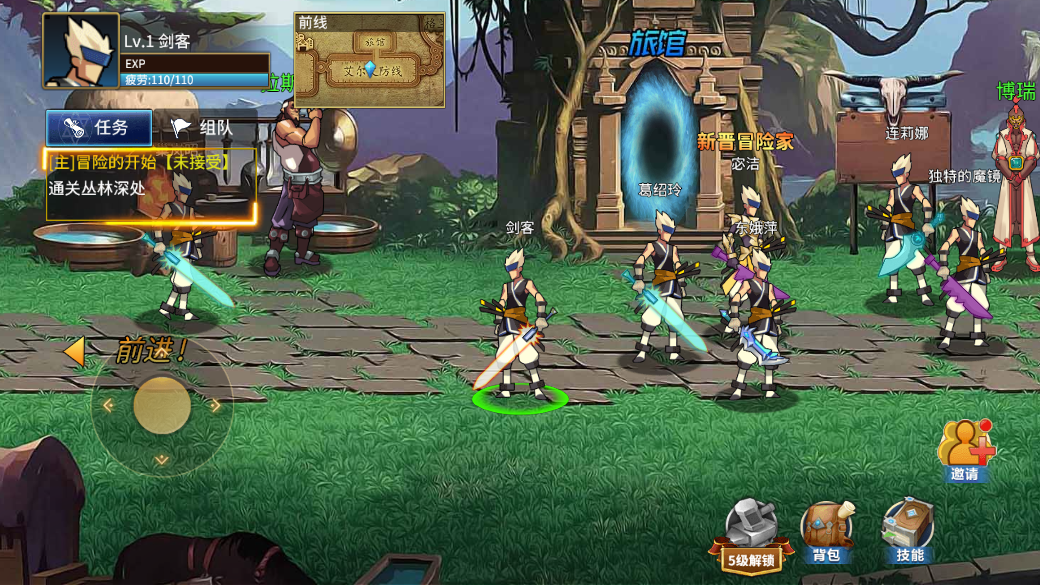The image size is (1040, 585).
Task: Tap the virtual joystick center knob
Action: pyautogui.click(x=162, y=405)
